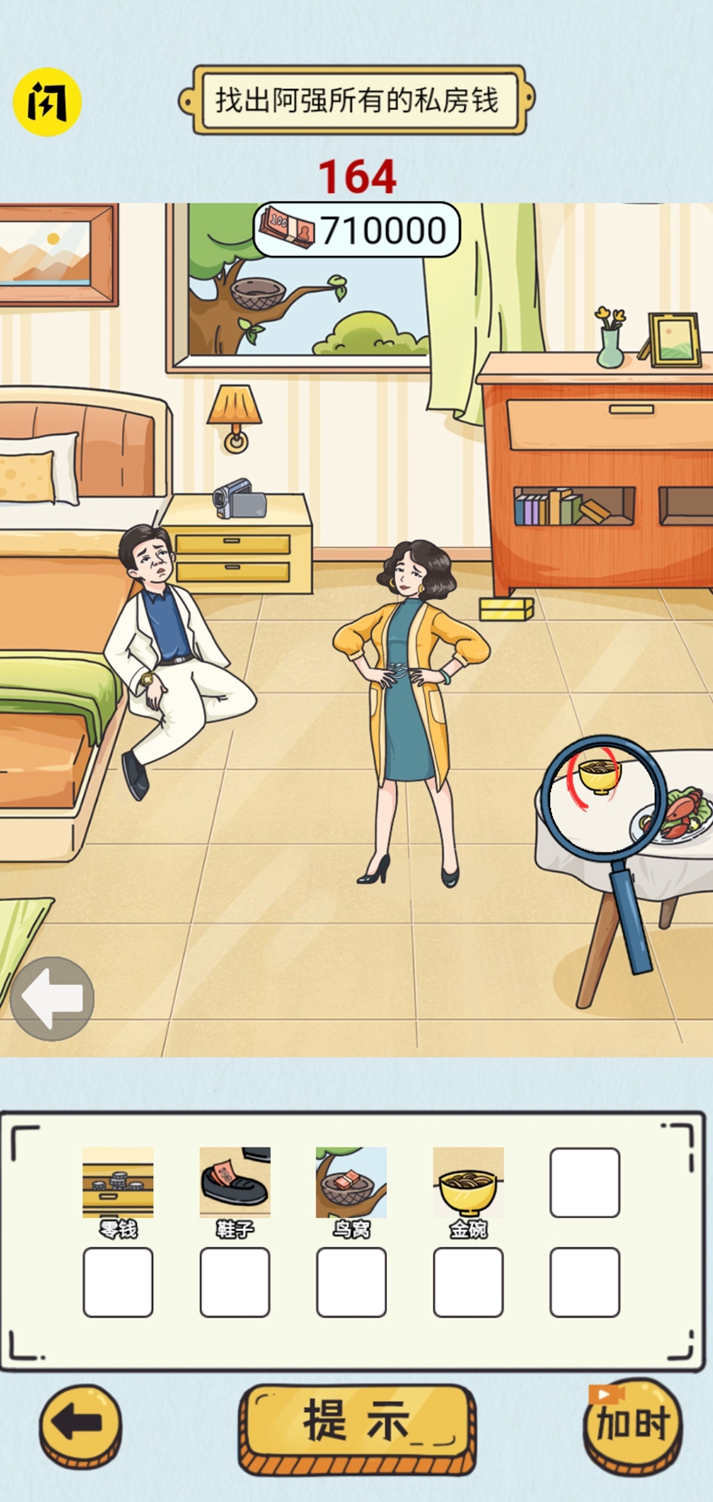713x1502 pixels.
Task: Tap the yellow lightning badge icon
Action: [x=46, y=101]
